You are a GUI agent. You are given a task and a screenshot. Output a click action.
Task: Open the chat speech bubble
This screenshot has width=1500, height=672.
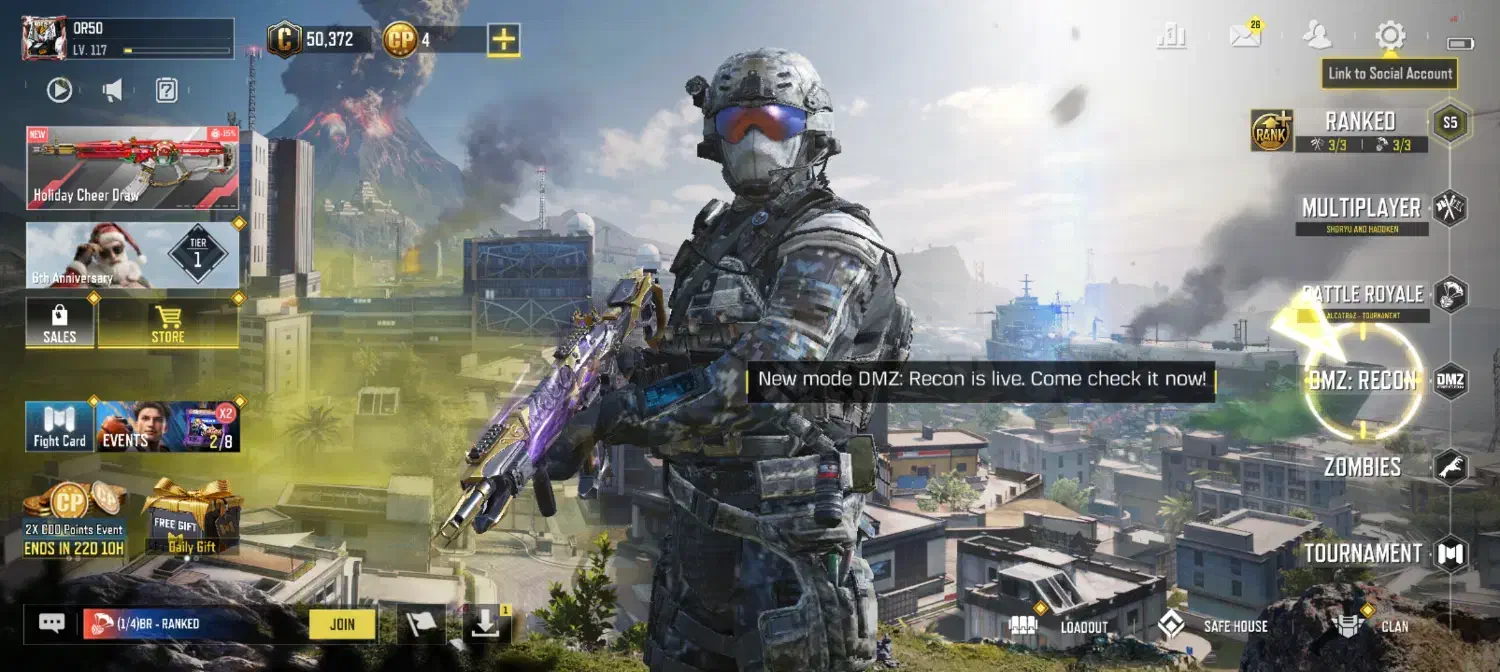click(x=52, y=623)
